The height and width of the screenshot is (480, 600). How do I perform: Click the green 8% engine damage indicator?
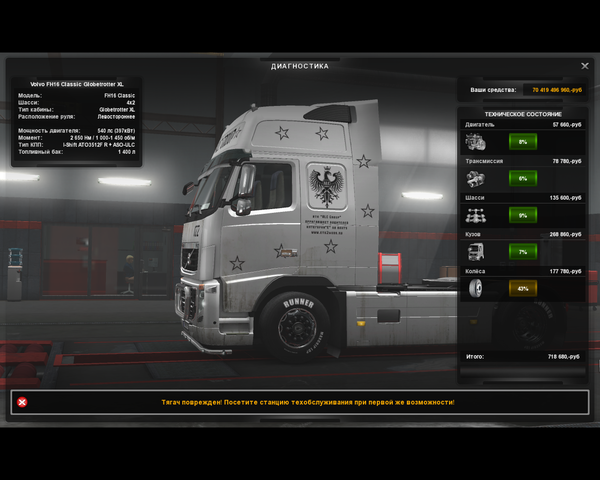click(x=522, y=142)
